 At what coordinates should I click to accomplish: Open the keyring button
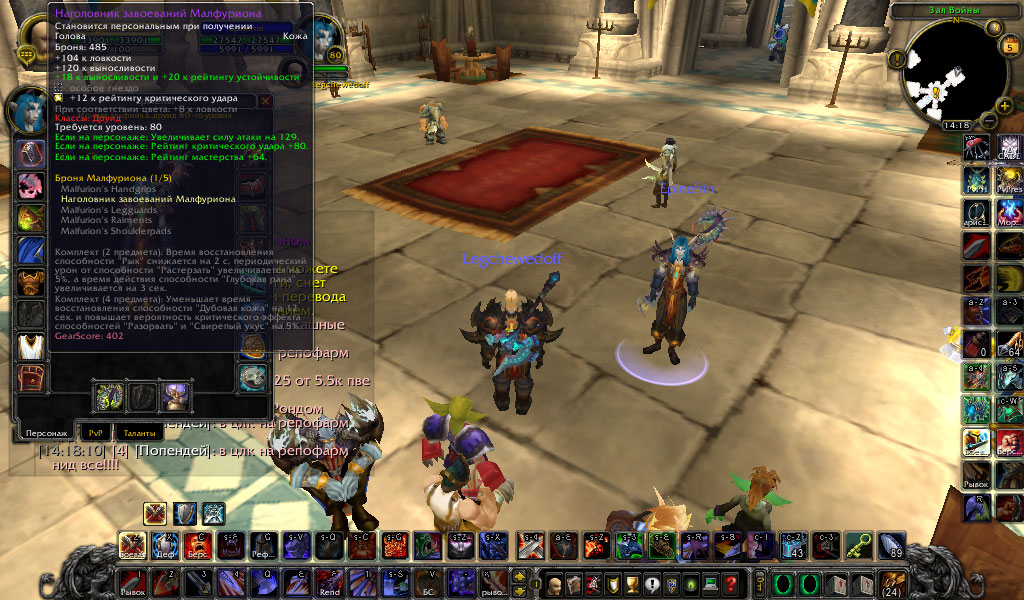pyautogui.click(x=758, y=583)
